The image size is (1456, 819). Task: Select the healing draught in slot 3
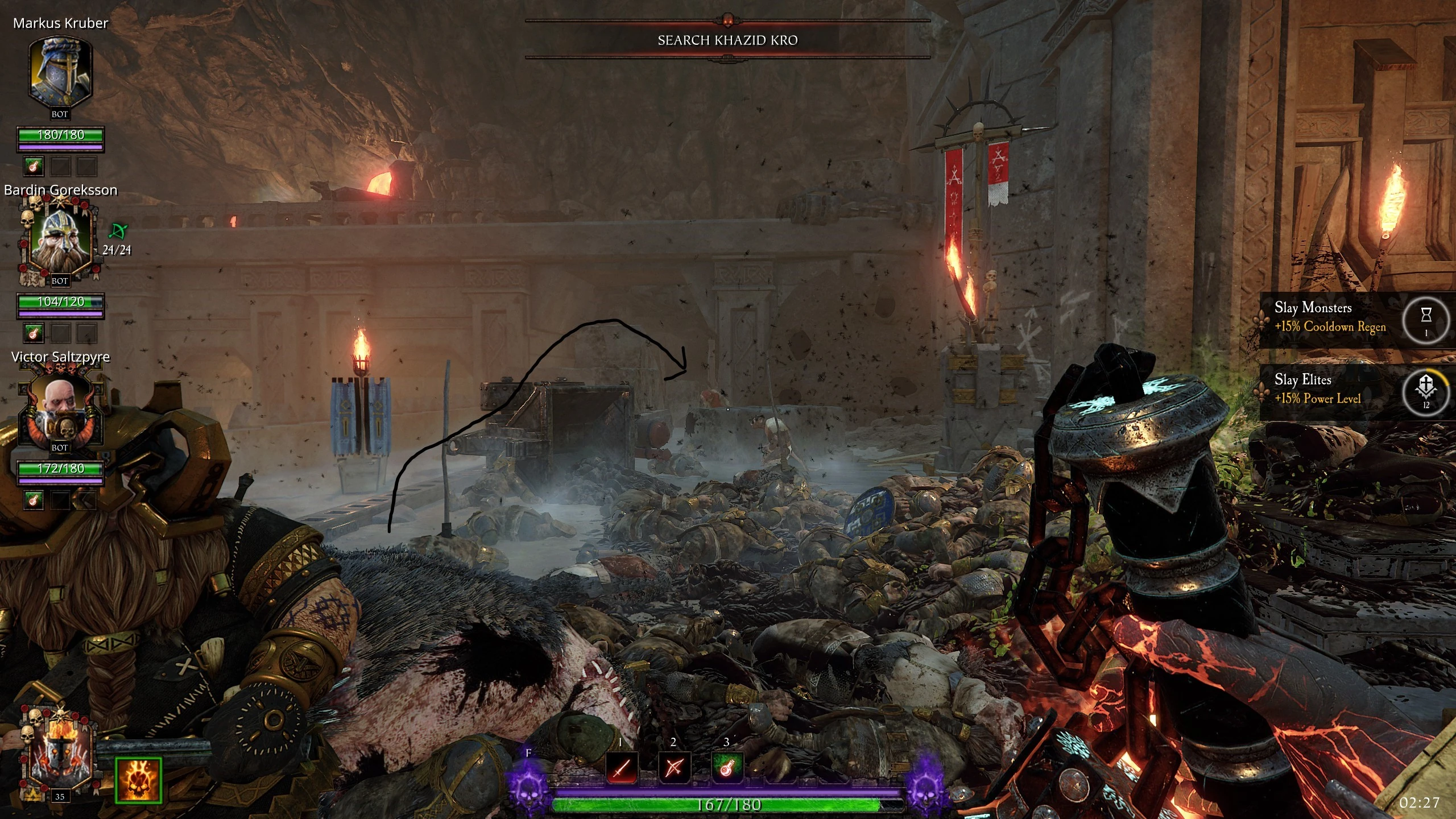pos(727,768)
